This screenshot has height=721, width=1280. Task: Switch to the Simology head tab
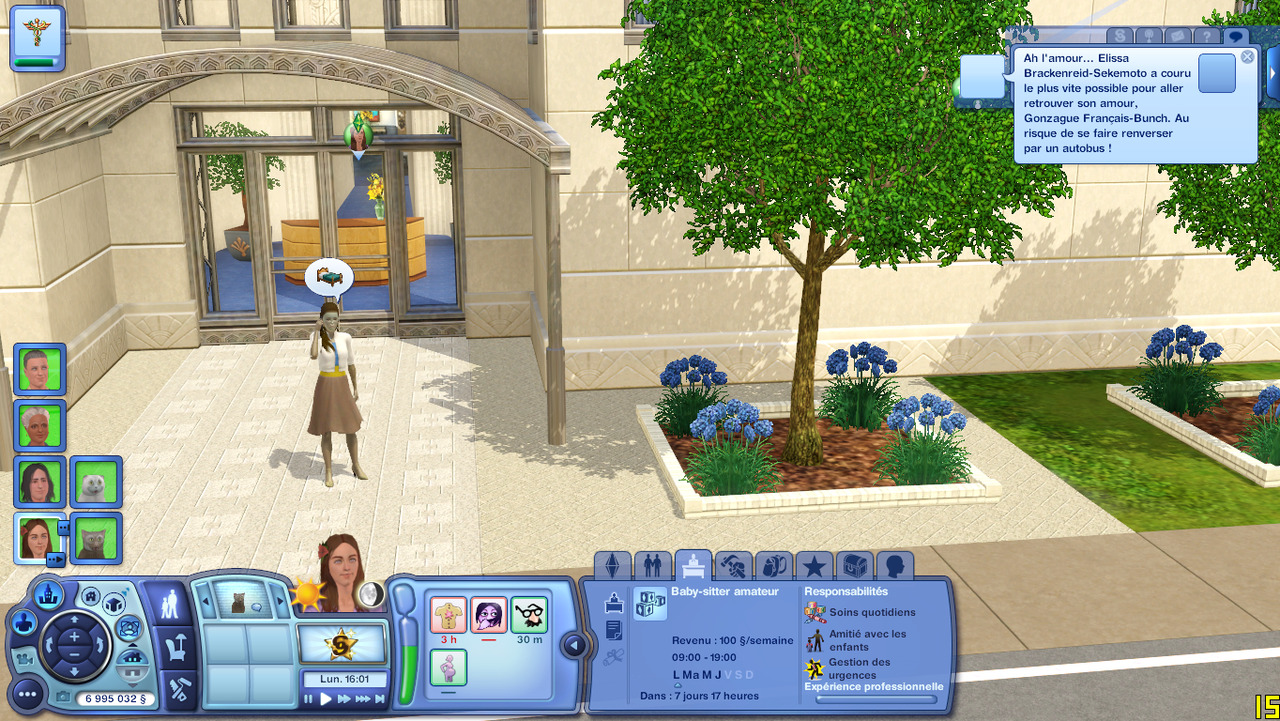[894, 566]
